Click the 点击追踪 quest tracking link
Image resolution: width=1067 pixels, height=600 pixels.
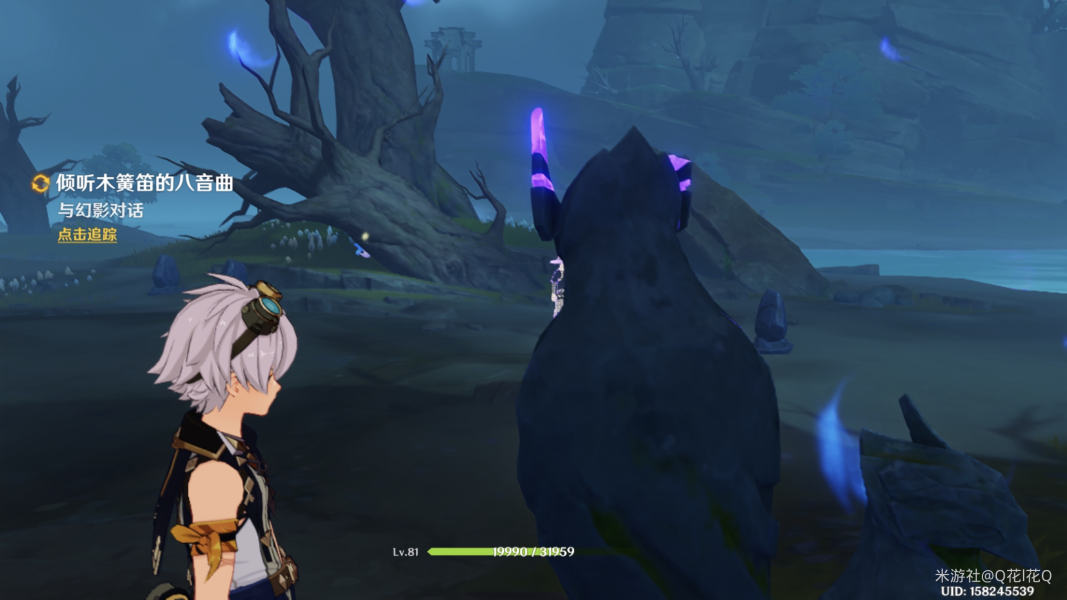pyautogui.click(x=87, y=235)
